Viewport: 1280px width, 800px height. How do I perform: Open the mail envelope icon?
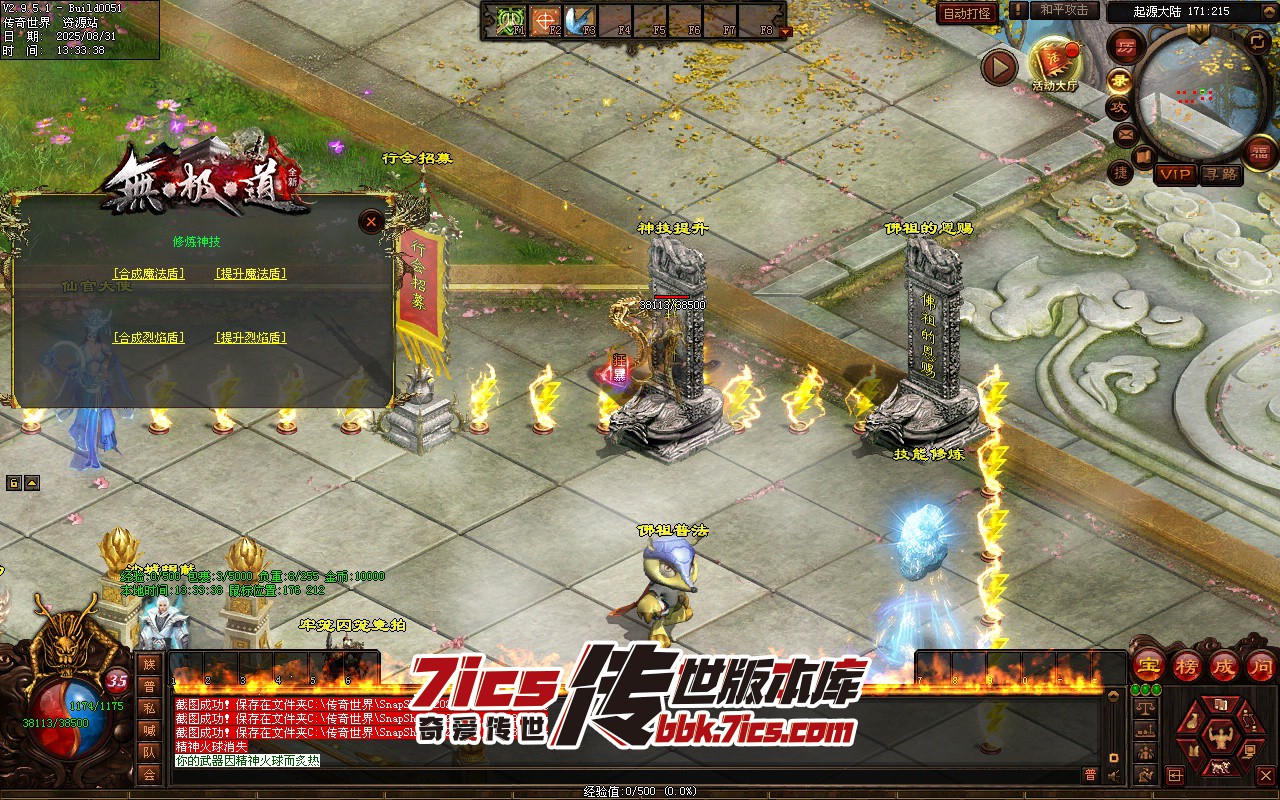tap(1126, 133)
